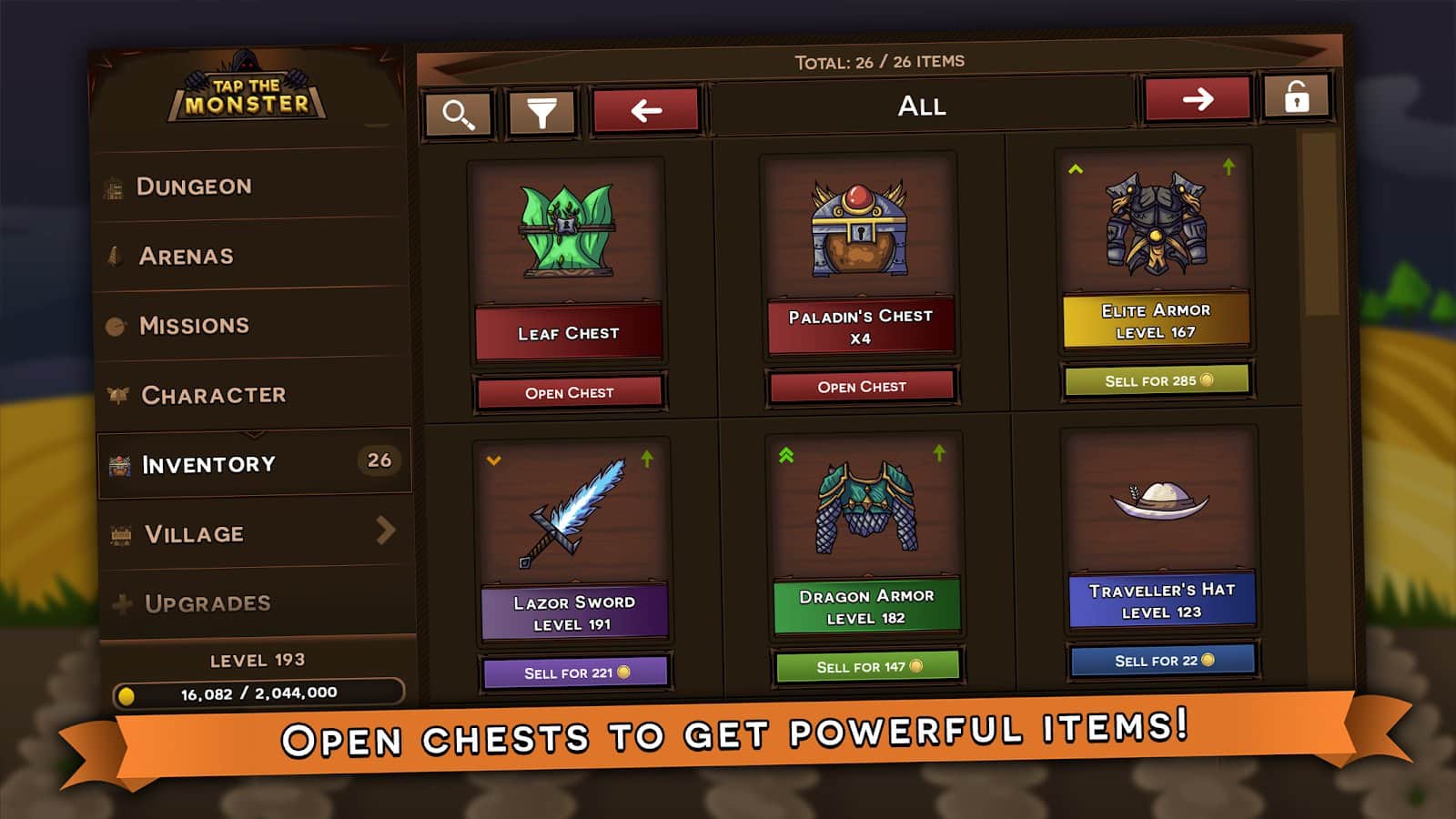Screen dimensions: 1456x819
Task: Go to next category with right arrow
Action: coord(1198,99)
